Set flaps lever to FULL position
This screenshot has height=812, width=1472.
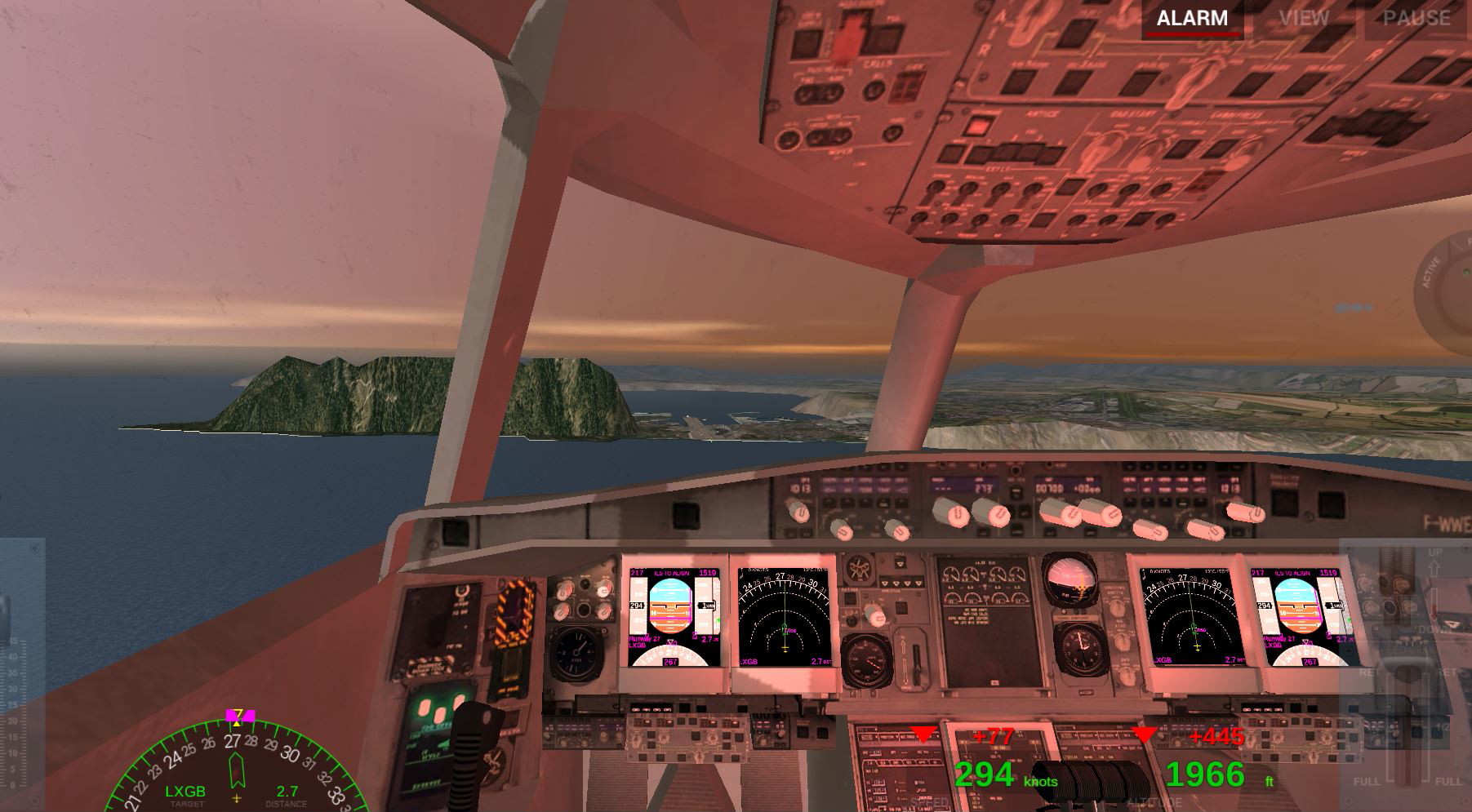[1367, 782]
